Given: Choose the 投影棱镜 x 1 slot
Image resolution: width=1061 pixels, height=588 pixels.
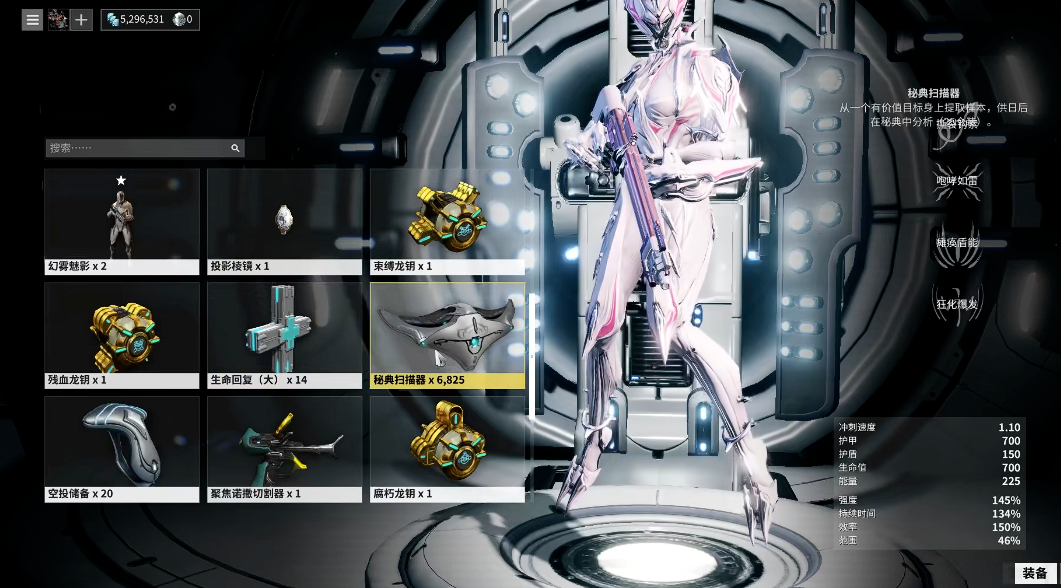Looking at the screenshot, I should coord(285,220).
